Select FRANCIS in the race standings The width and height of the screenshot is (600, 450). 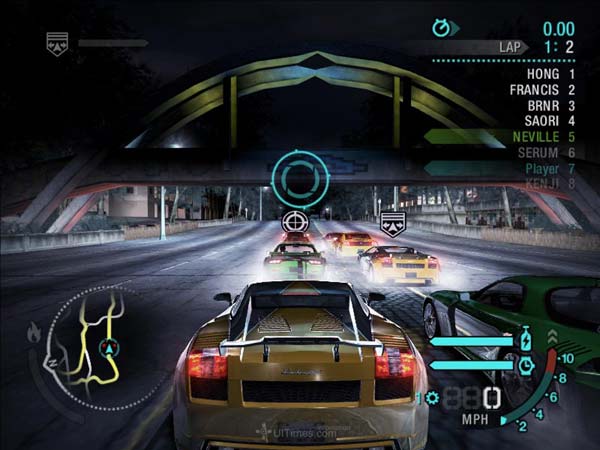pos(534,89)
